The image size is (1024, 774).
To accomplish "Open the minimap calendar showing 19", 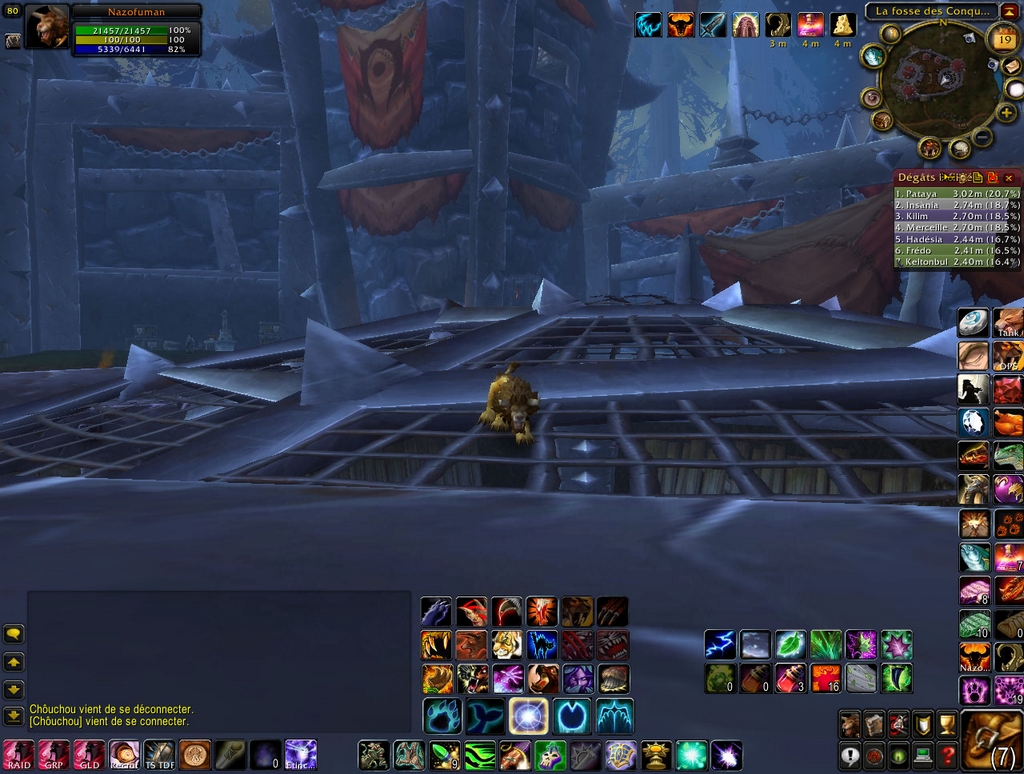I will tap(1002, 40).
